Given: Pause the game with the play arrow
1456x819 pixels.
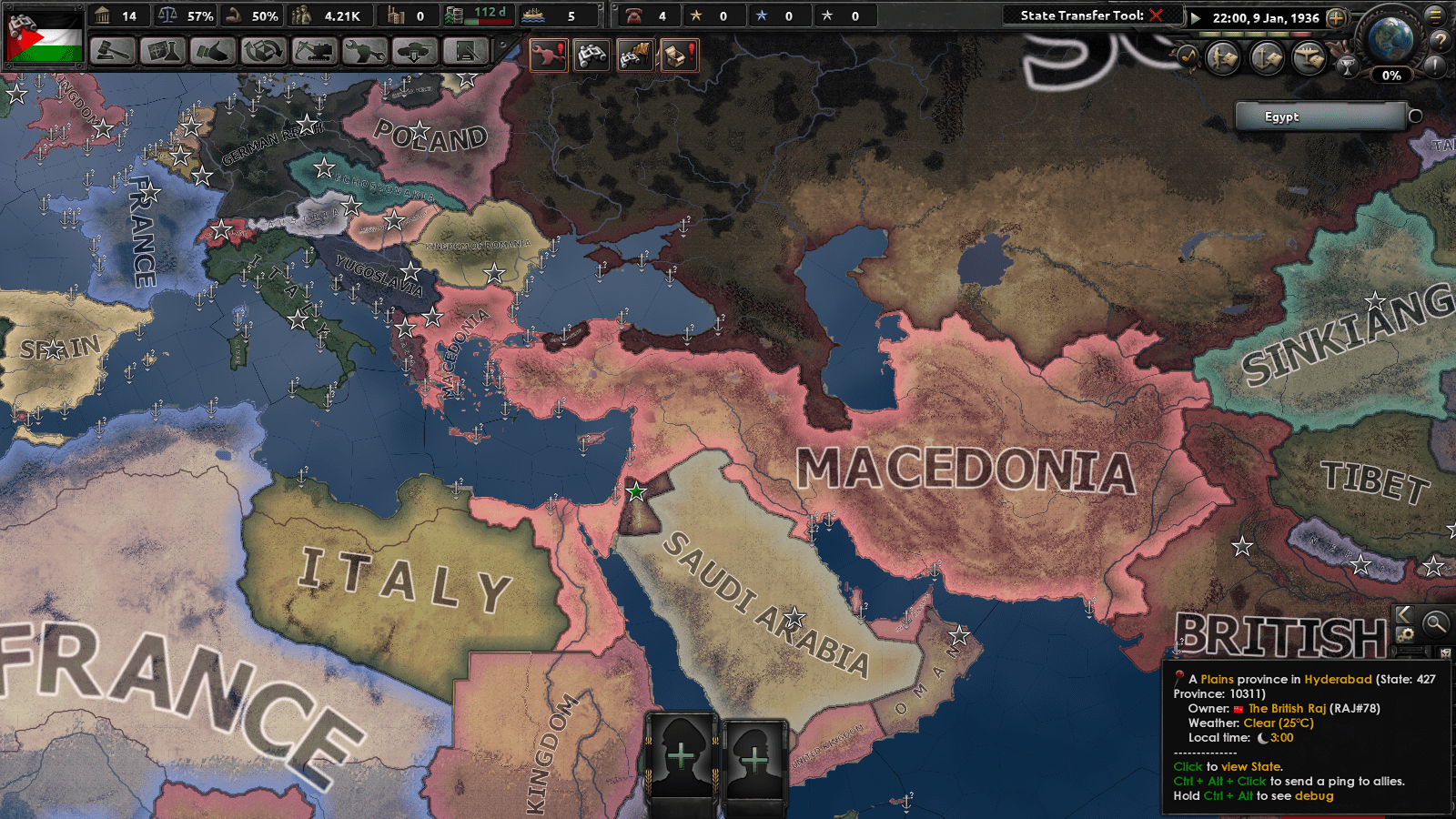Looking at the screenshot, I should 1195,18.
